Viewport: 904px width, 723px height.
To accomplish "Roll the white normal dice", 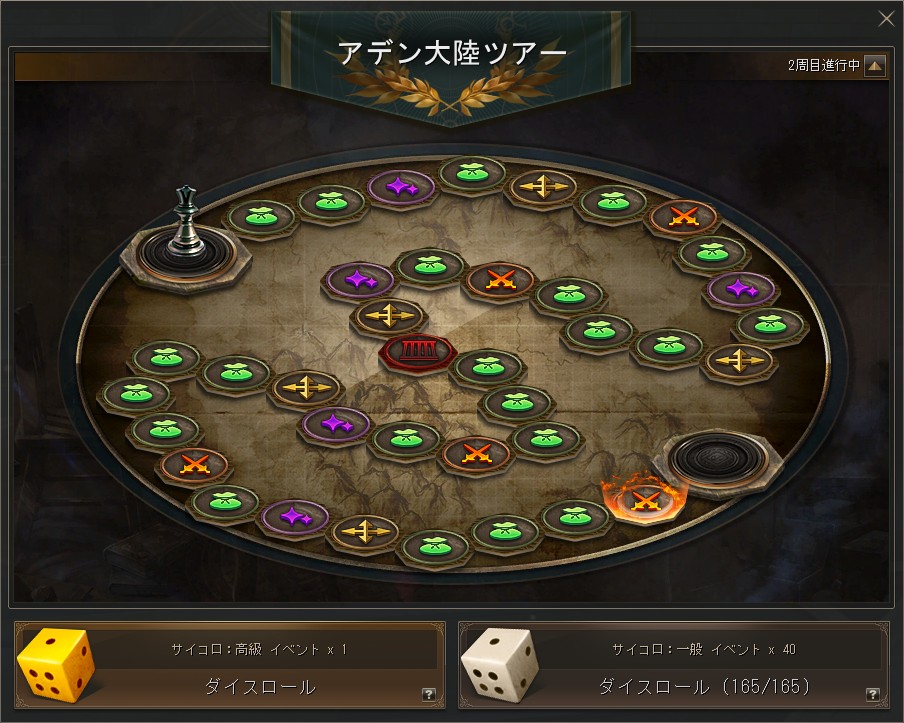I will click(x=703, y=686).
